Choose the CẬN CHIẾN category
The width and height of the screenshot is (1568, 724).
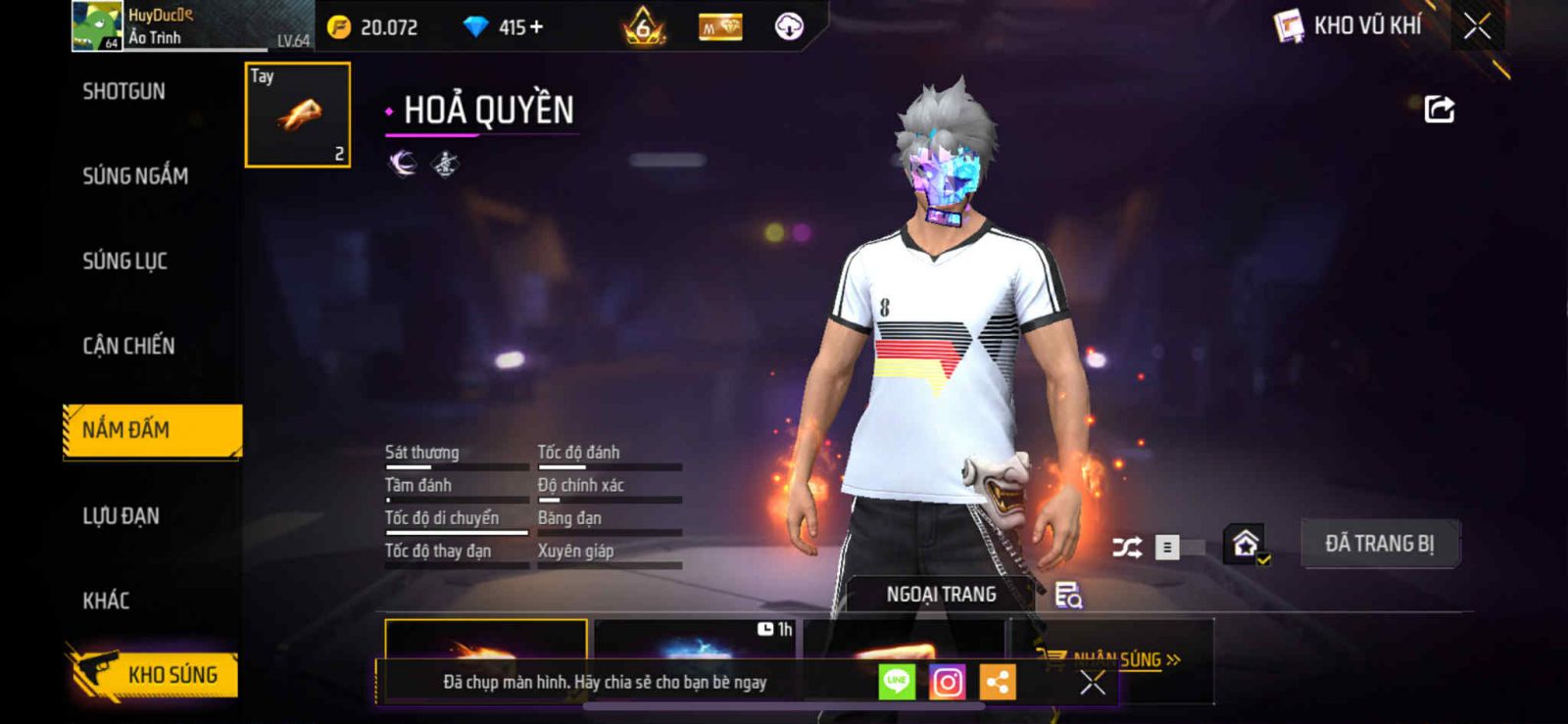click(128, 346)
